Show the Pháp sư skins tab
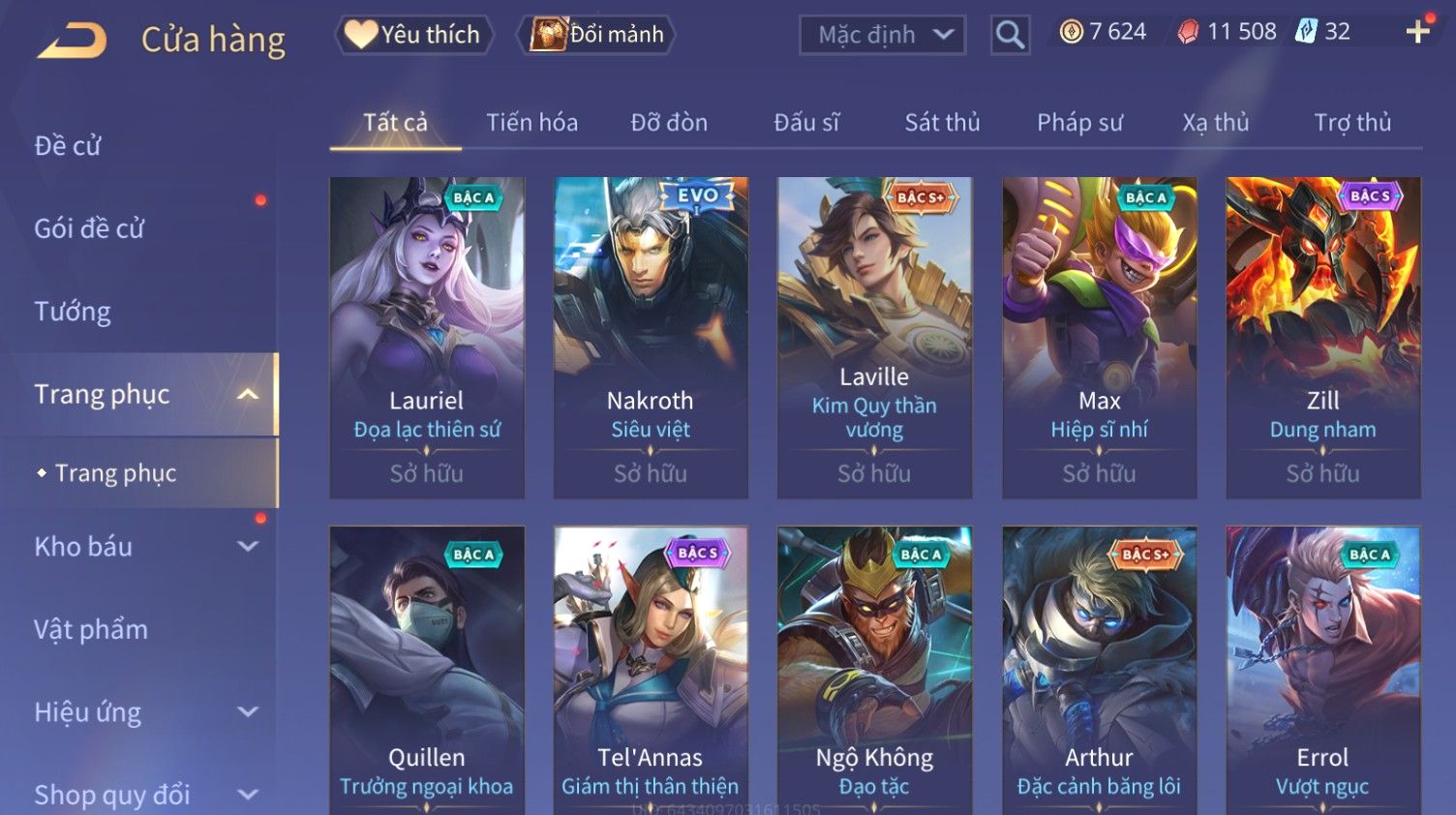The image size is (1456, 815). tap(1079, 123)
